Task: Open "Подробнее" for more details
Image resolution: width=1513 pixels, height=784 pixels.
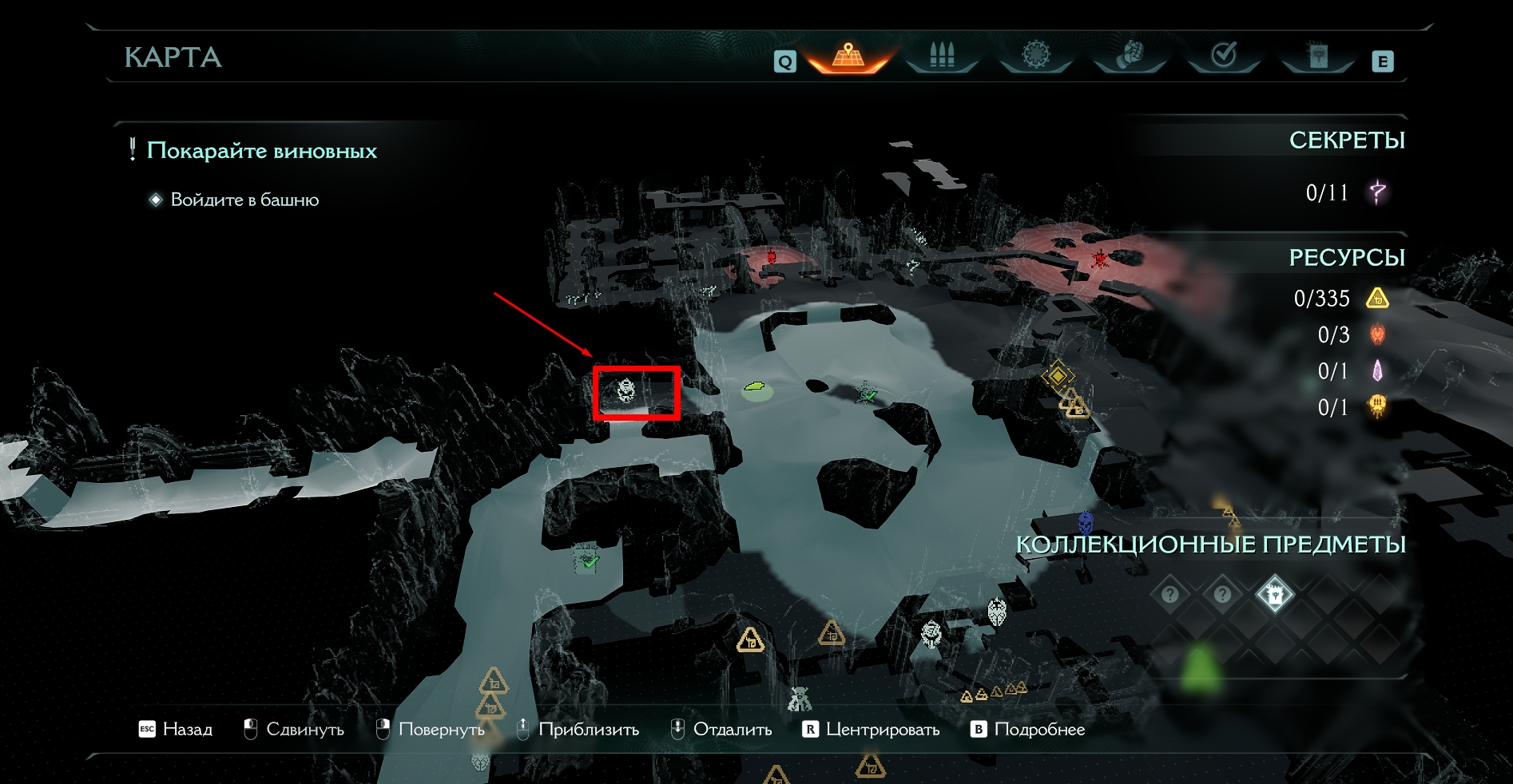Action: pos(1029,729)
